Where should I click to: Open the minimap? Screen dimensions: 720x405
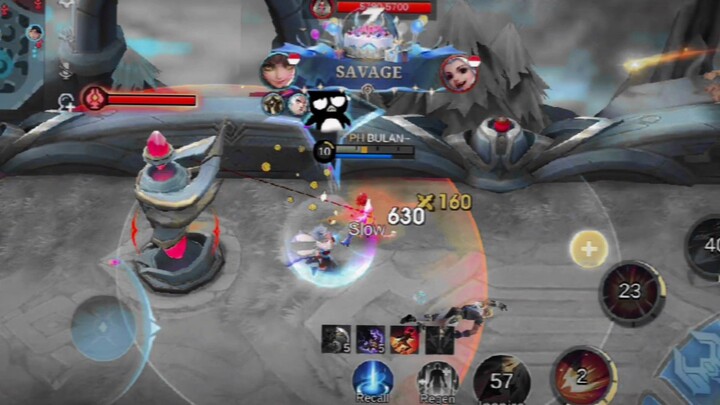[x=20, y=45]
